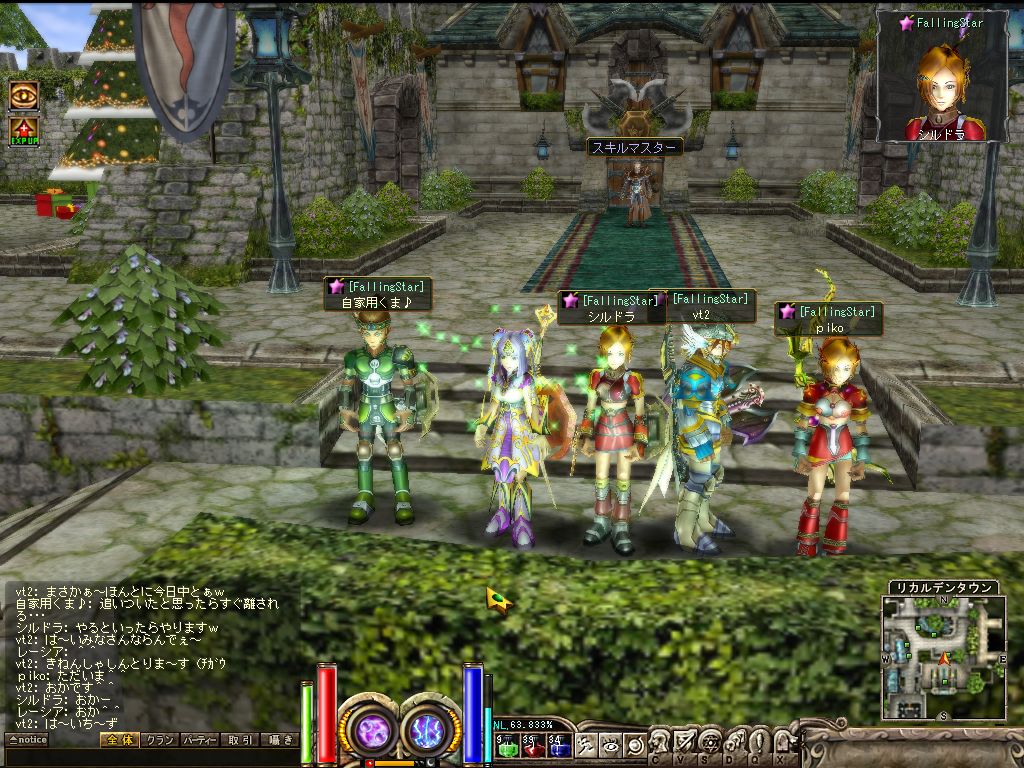
Task: Switch to the 全体 chat tab
Action: tap(119, 740)
